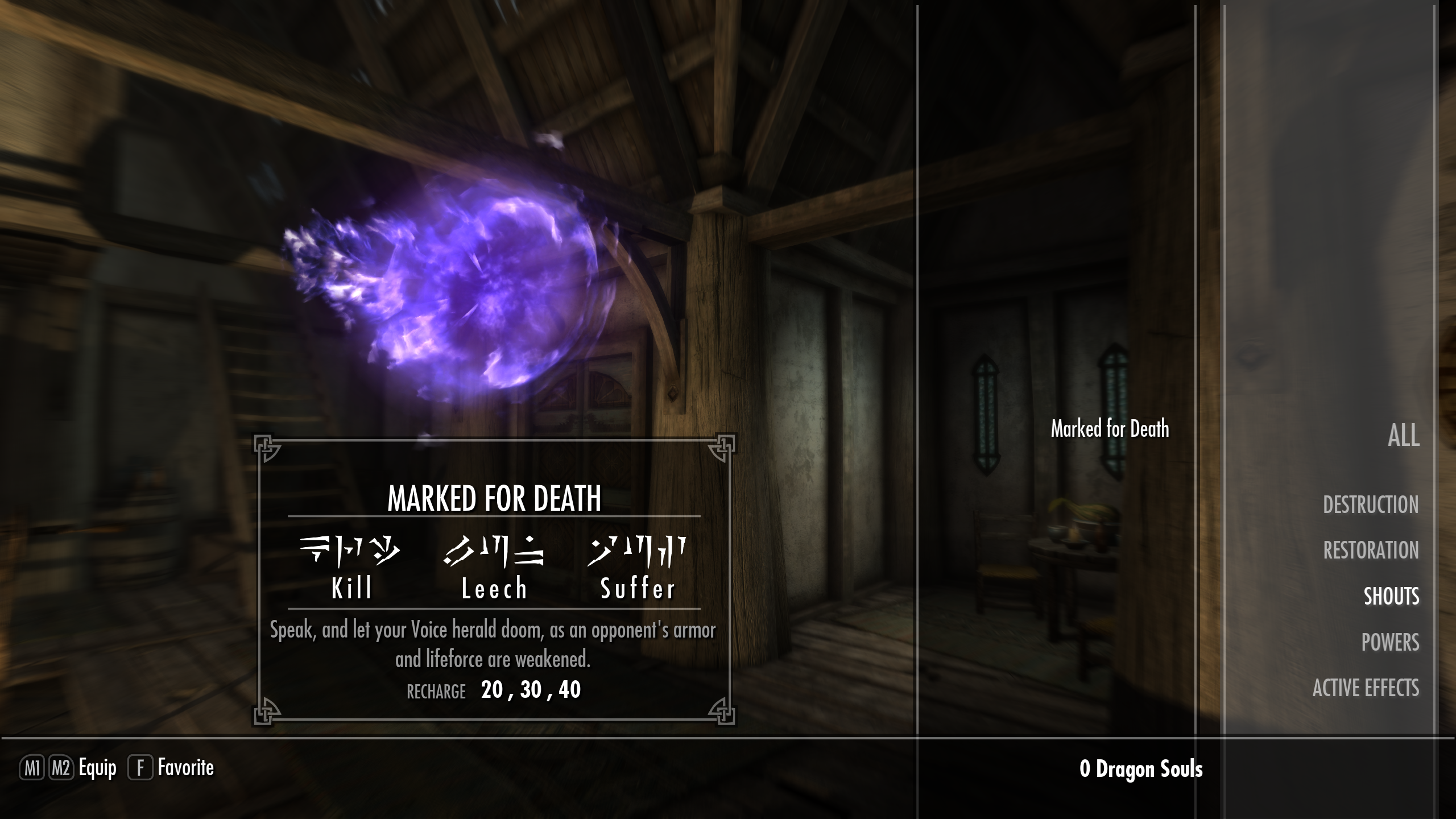1456x819 pixels.
Task: Select the Marked for Death shout entry
Action: [1110, 429]
